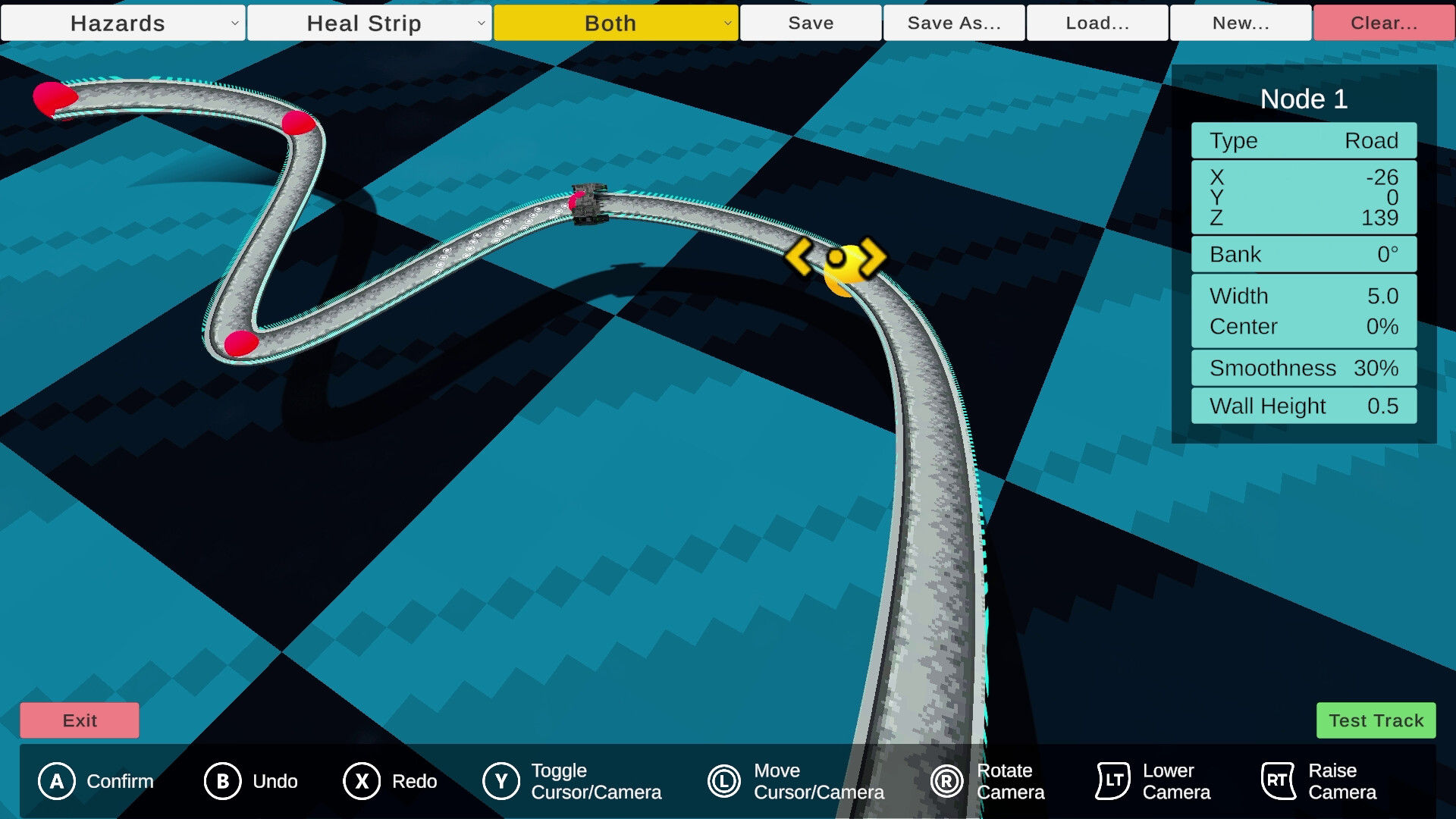Open the Hazards dropdown

pos(123,23)
